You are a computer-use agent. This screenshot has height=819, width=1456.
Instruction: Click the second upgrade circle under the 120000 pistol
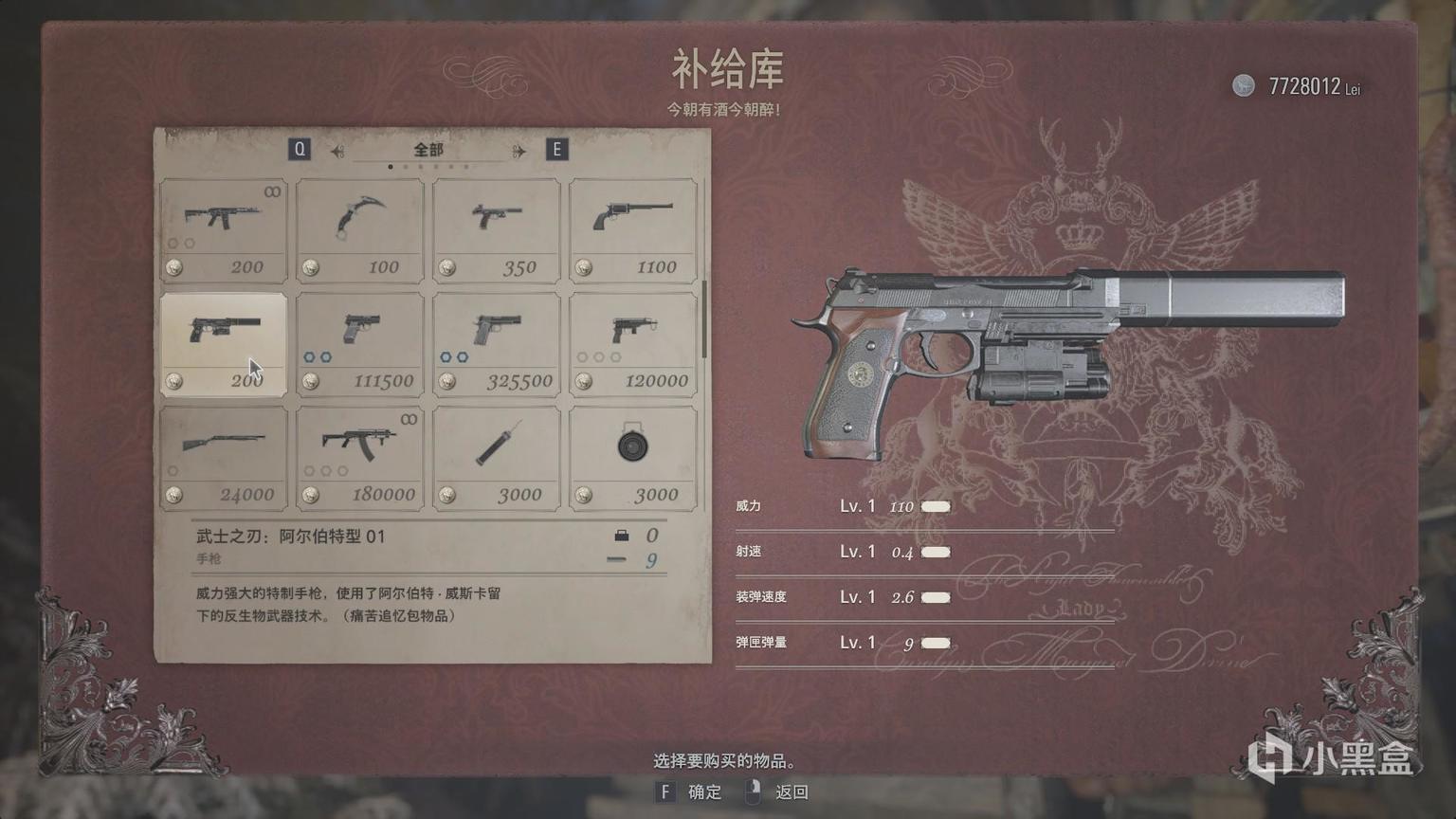[596, 357]
